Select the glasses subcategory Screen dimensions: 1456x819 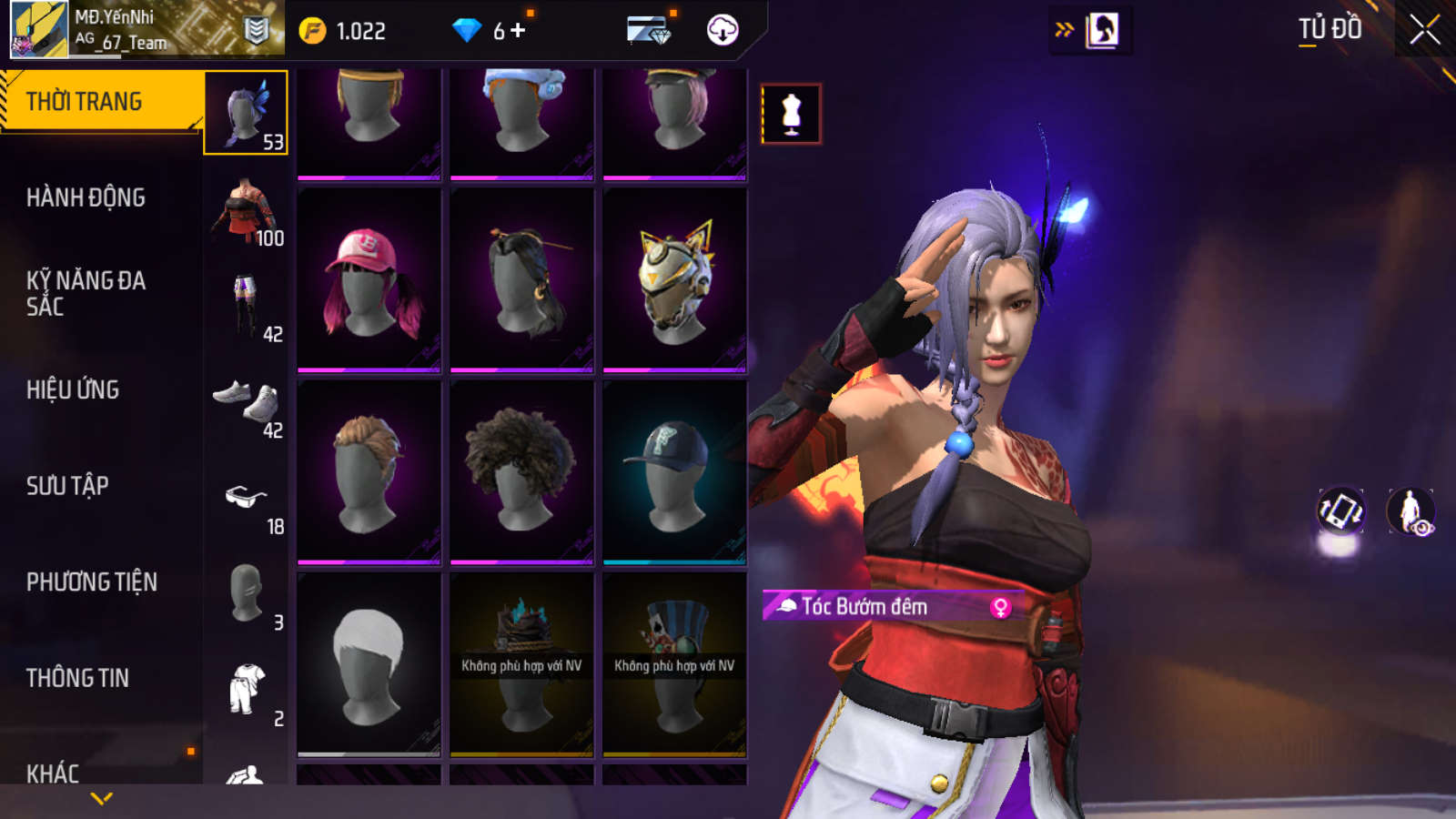[x=246, y=500]
